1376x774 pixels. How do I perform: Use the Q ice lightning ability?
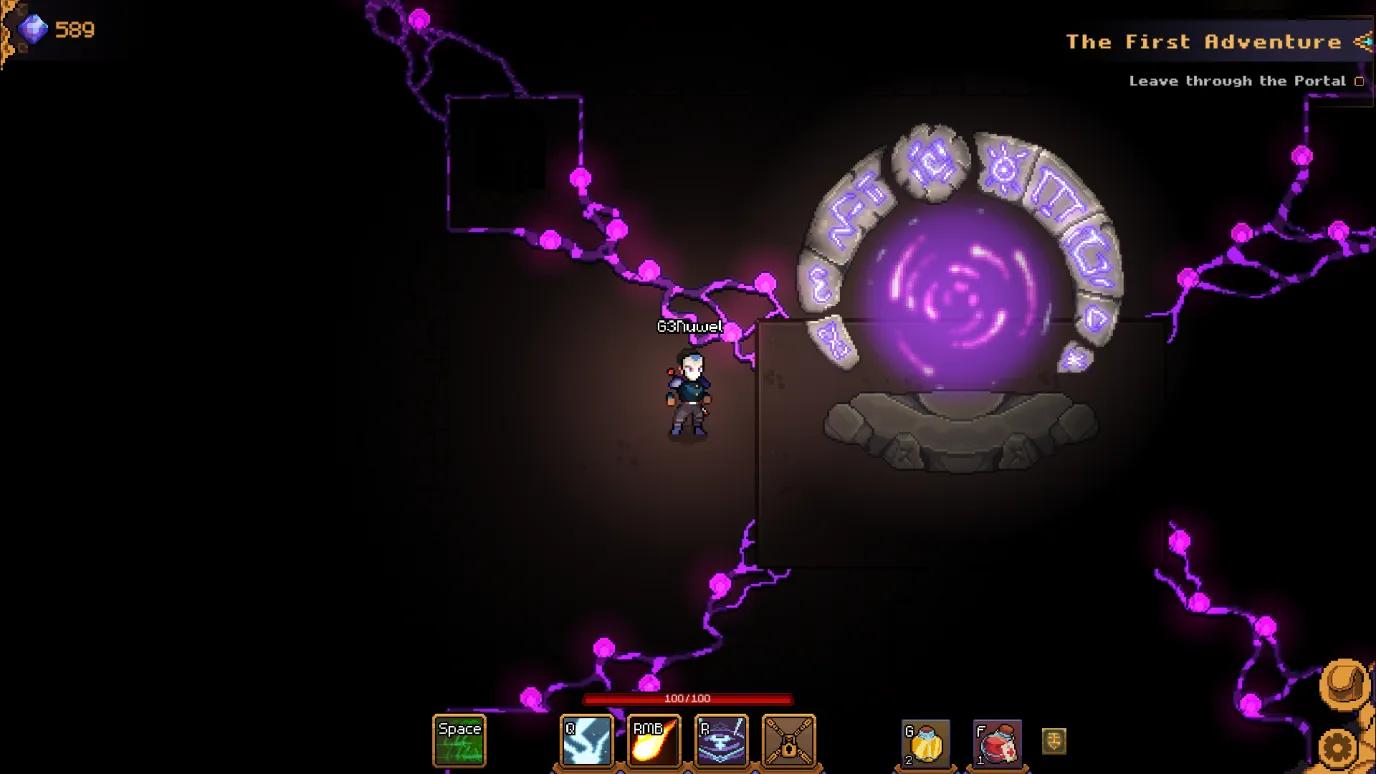pos(587,741)
